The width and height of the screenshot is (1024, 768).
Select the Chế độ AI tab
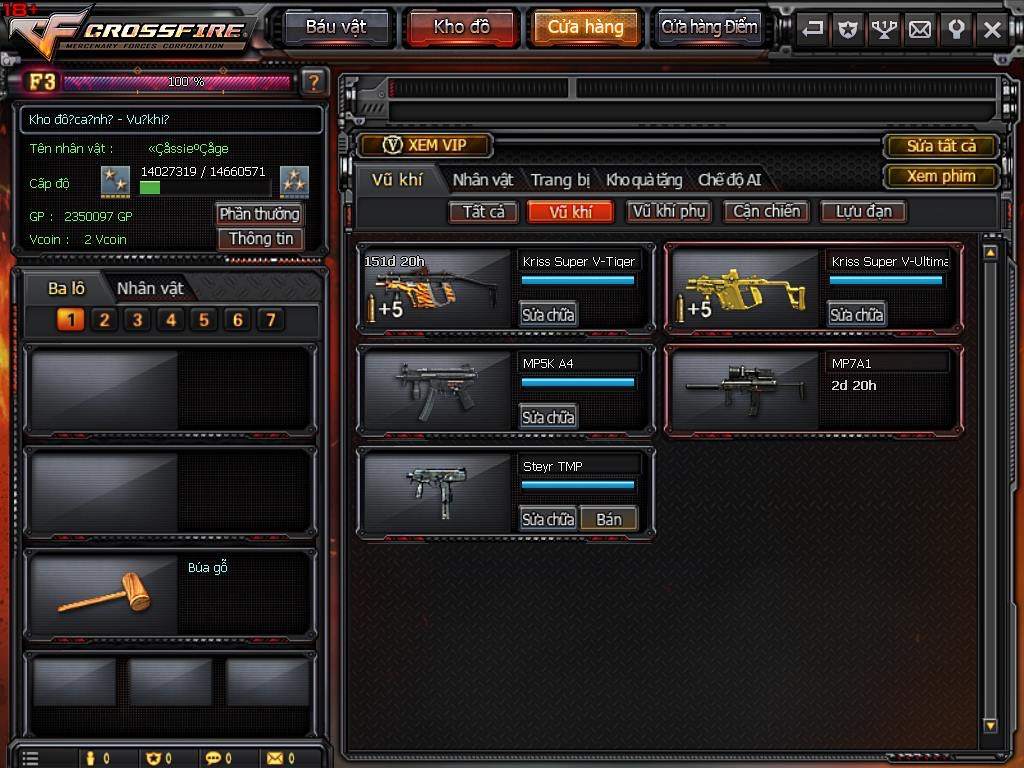(729, 180)
